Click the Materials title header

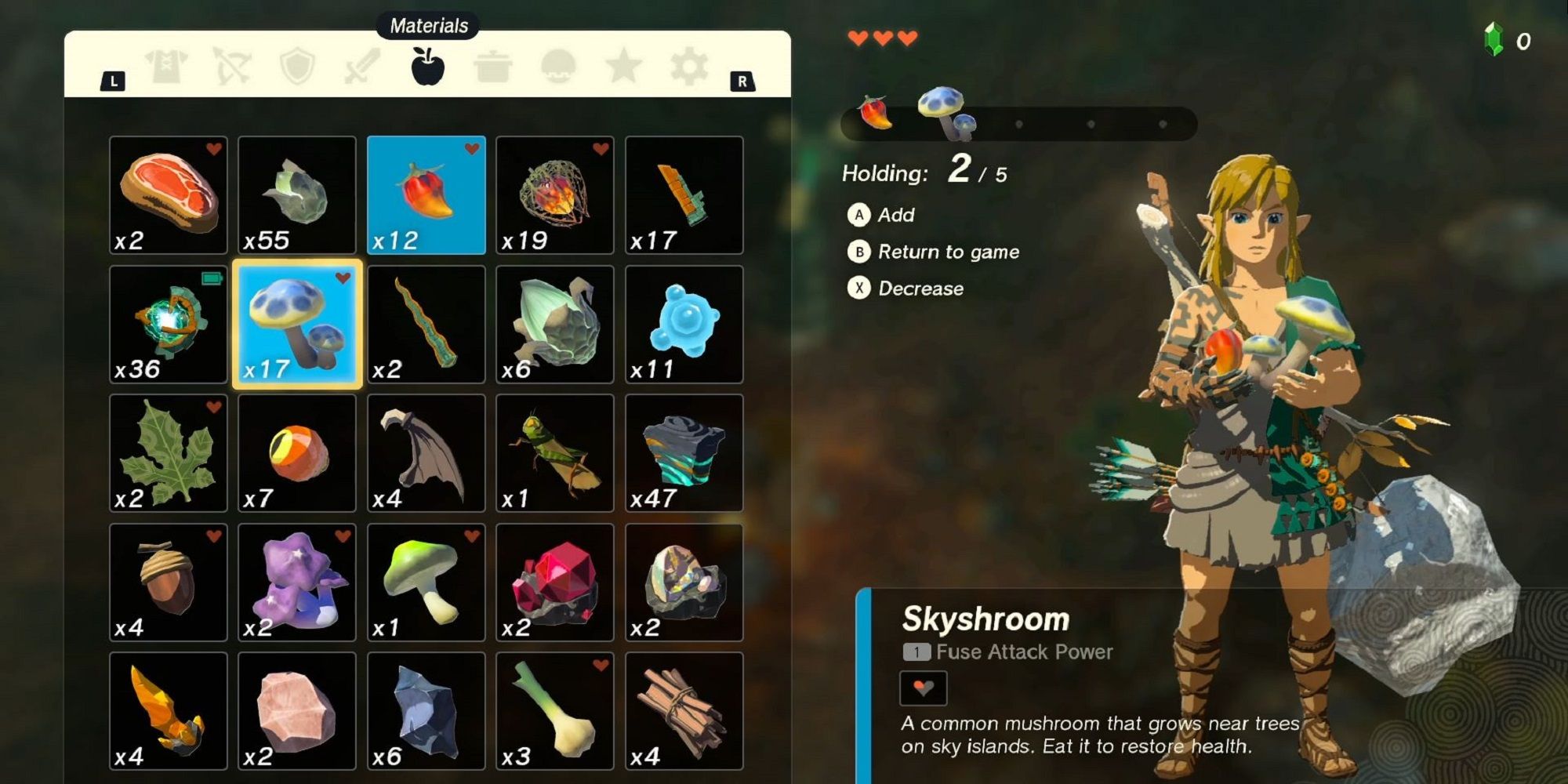point(428,24)
